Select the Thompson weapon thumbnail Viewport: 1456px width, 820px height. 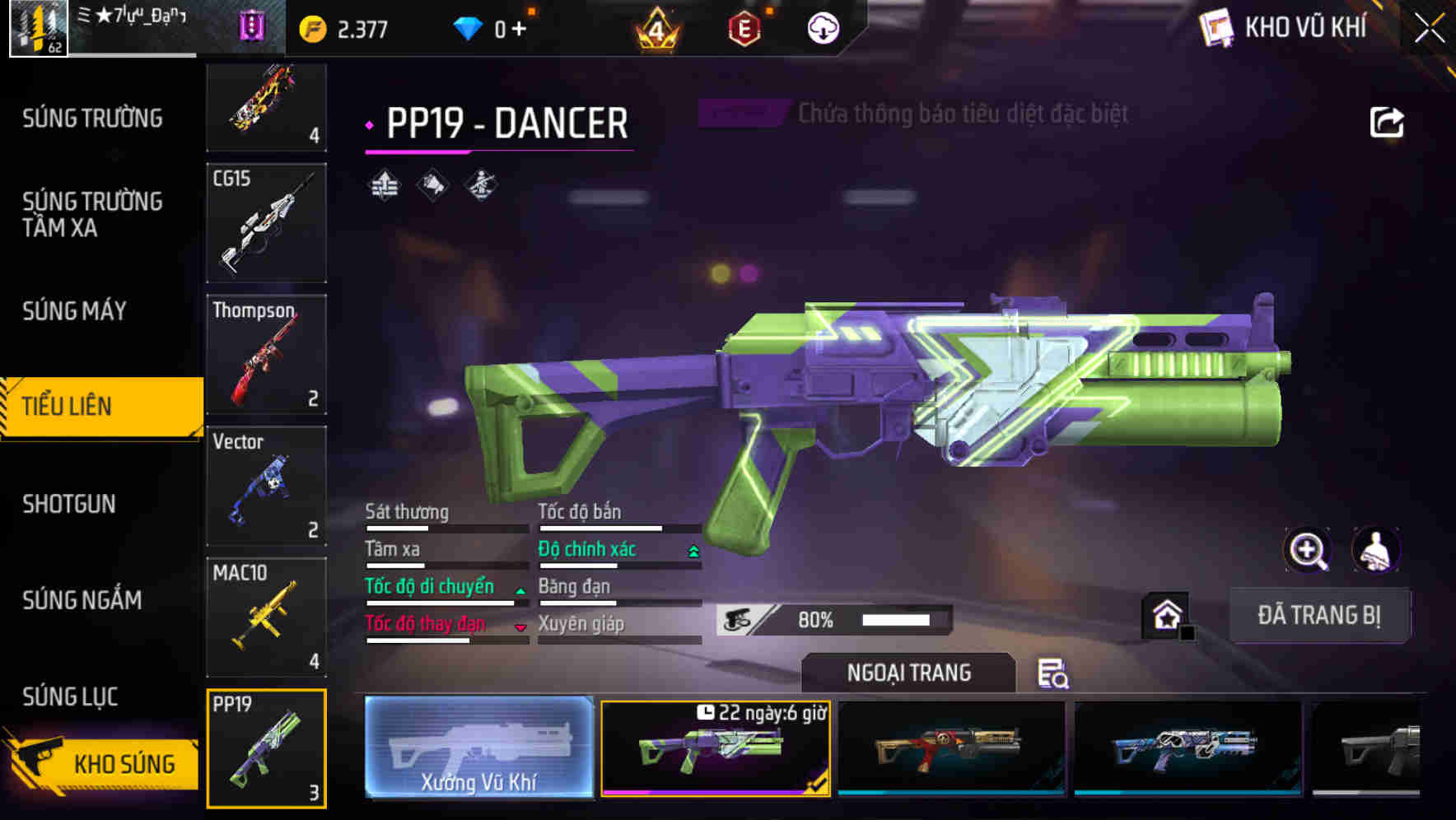coord(266,354)
